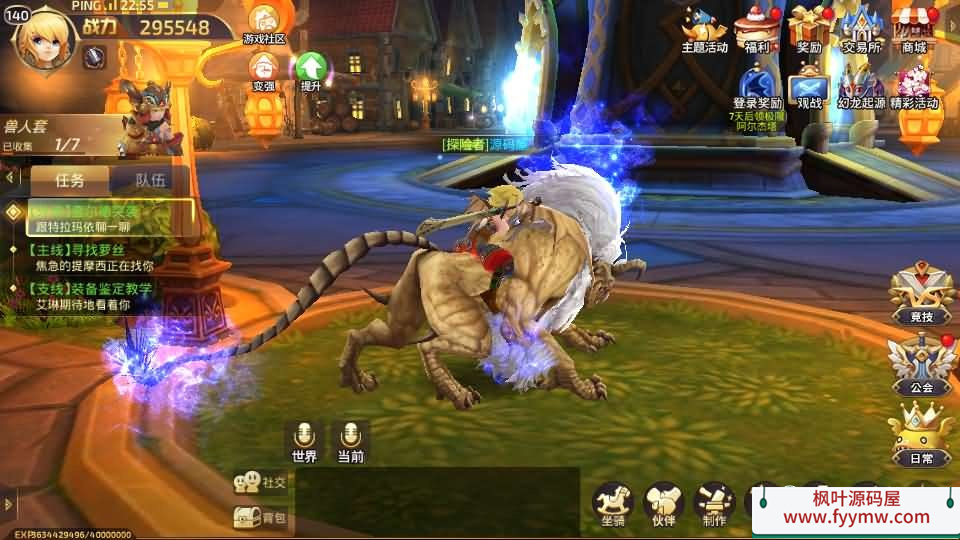Select the 主线 寻找萝丝 quest entry
Image resolution: width=960 pixels, height=540 pixels.
[x=90, y=258]
